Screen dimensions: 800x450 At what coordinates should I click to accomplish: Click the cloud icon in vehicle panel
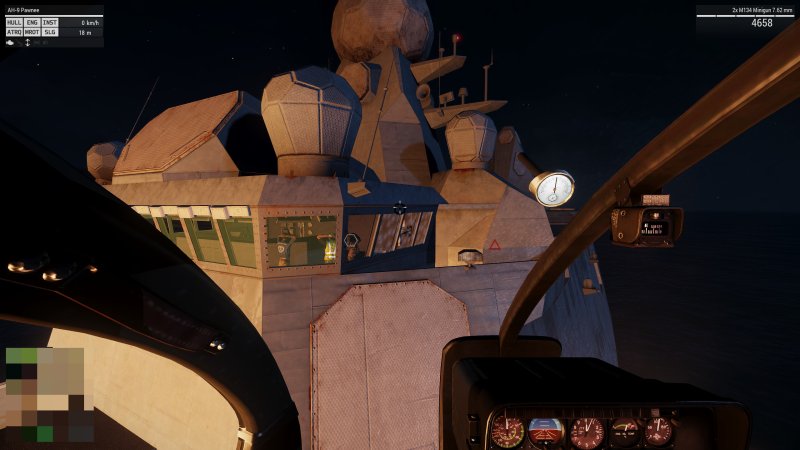pos(11,42)
